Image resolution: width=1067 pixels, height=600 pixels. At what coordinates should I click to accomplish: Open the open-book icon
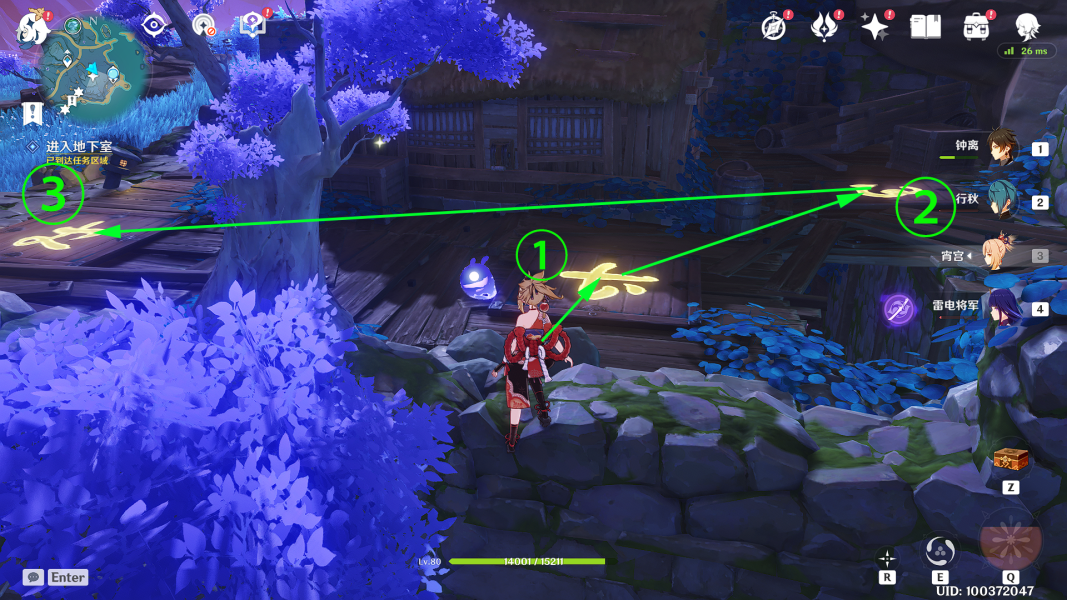coord(925,27)
